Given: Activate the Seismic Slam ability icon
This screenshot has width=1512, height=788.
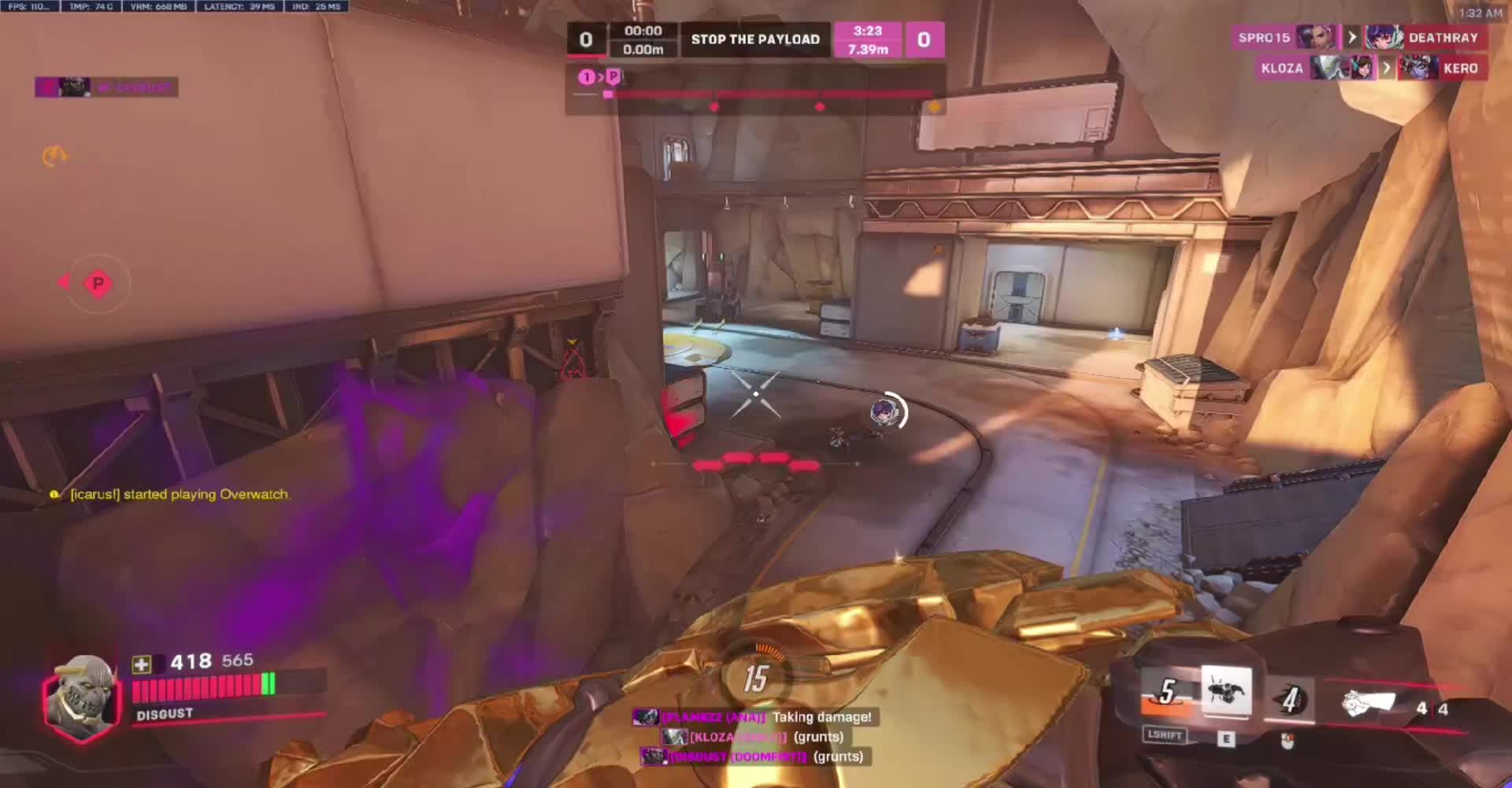Looking at the screenshot, I should (x=1168, y=693).
